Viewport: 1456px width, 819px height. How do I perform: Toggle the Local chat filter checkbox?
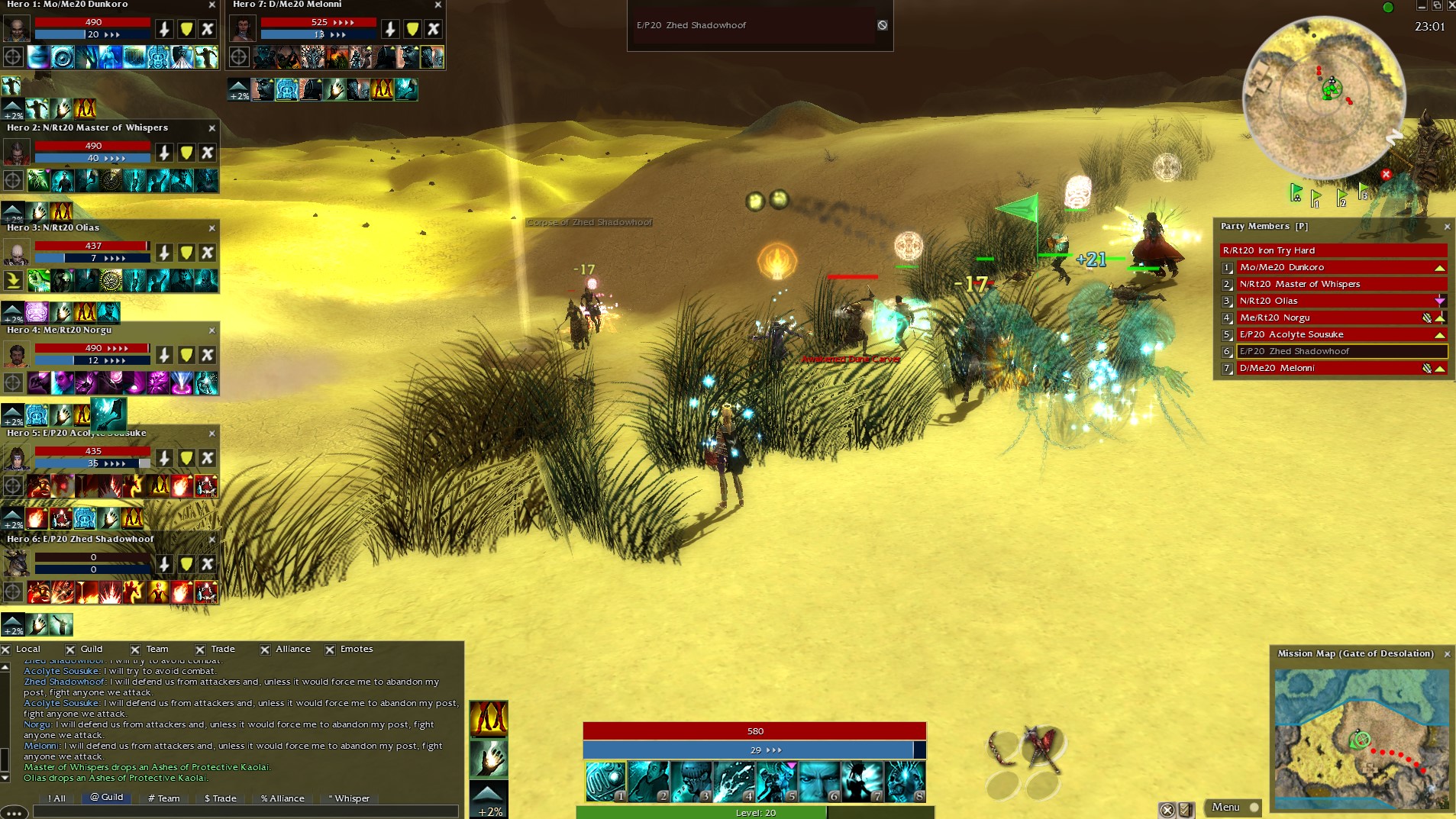click(6, 650)
